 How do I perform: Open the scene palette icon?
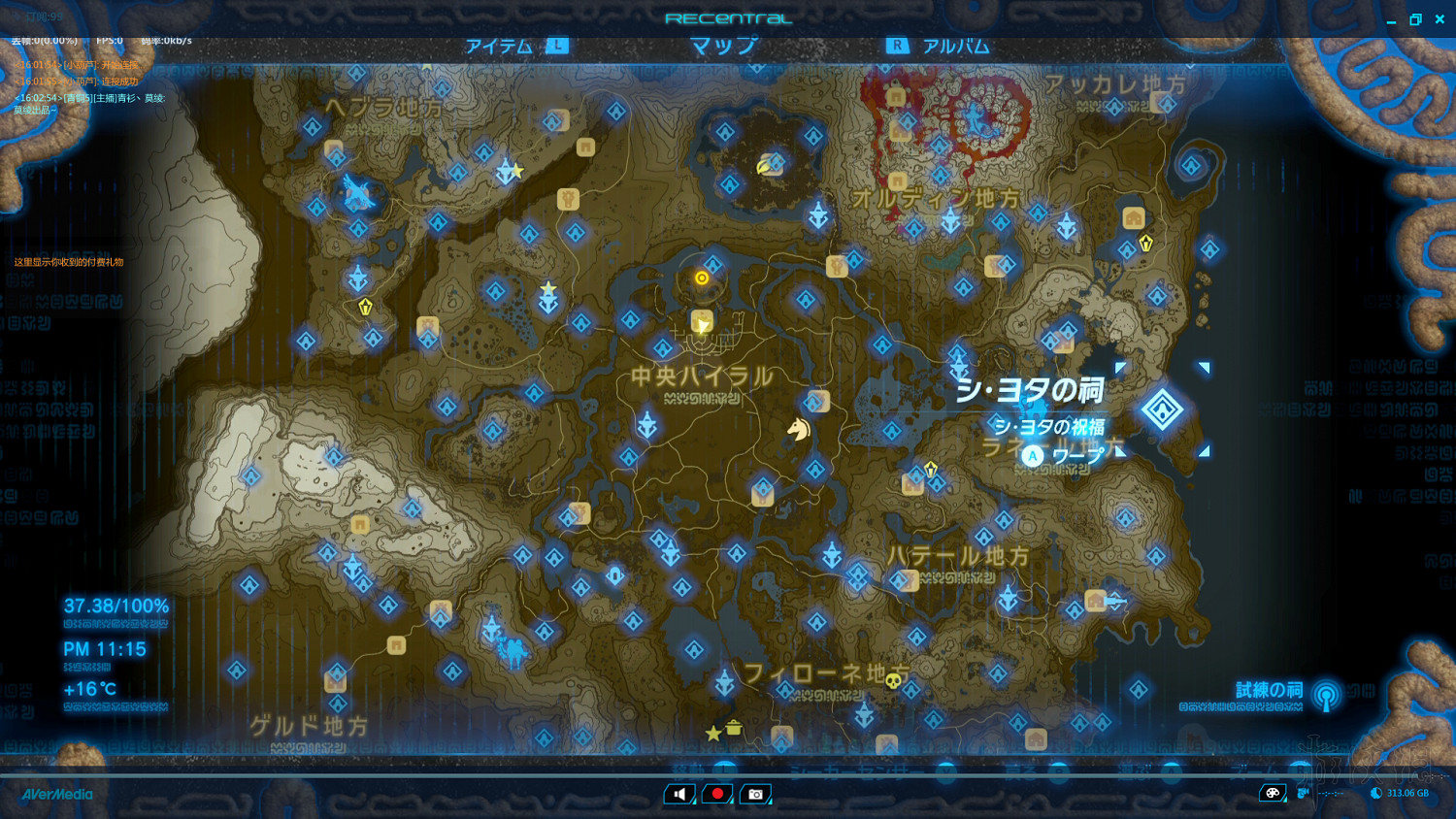click(1274, 794)
